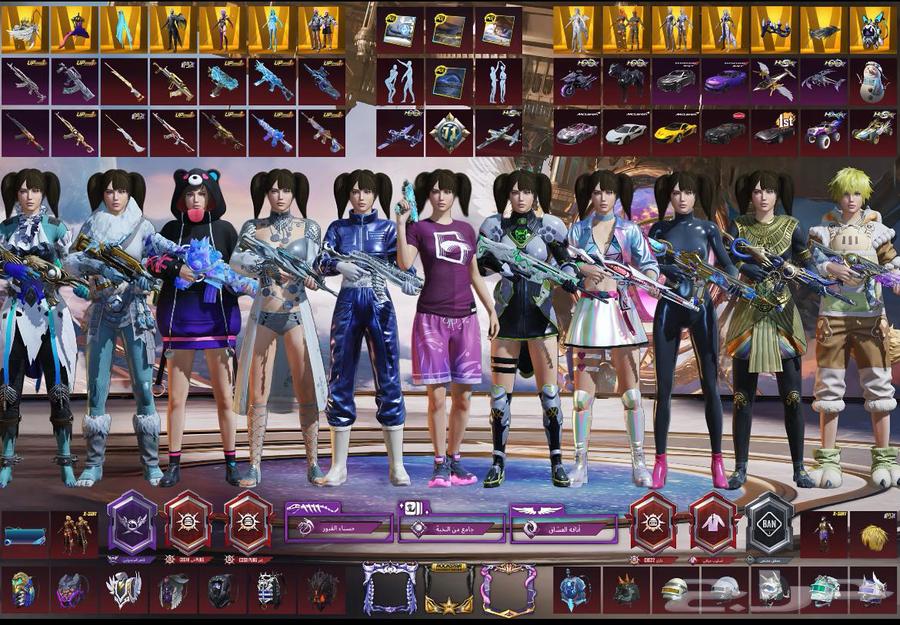Screen dimensions: 900x625
Task: Select the dark horse mount thumbnail
Action: pos(626,81)
